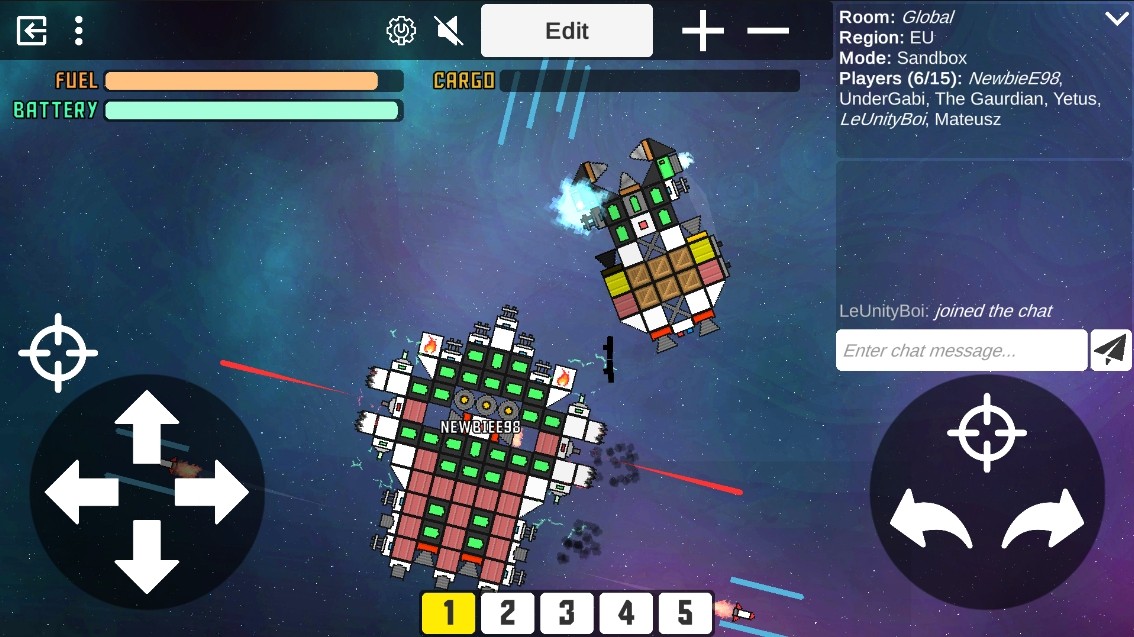This screenshot has height=637, width=1134.
Task: Open the gear settings
Action: point(401,31)
